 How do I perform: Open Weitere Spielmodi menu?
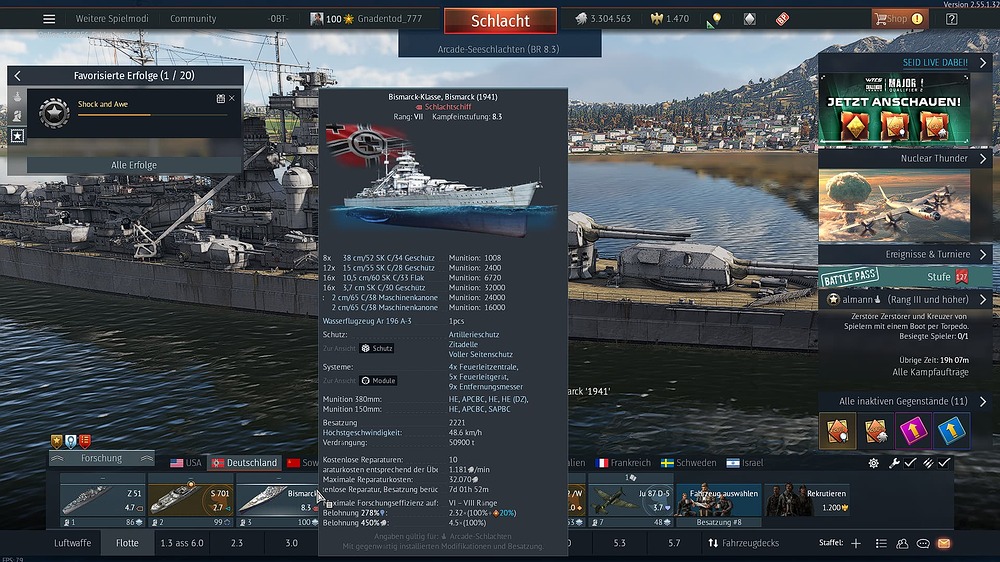tap(111, 19)
